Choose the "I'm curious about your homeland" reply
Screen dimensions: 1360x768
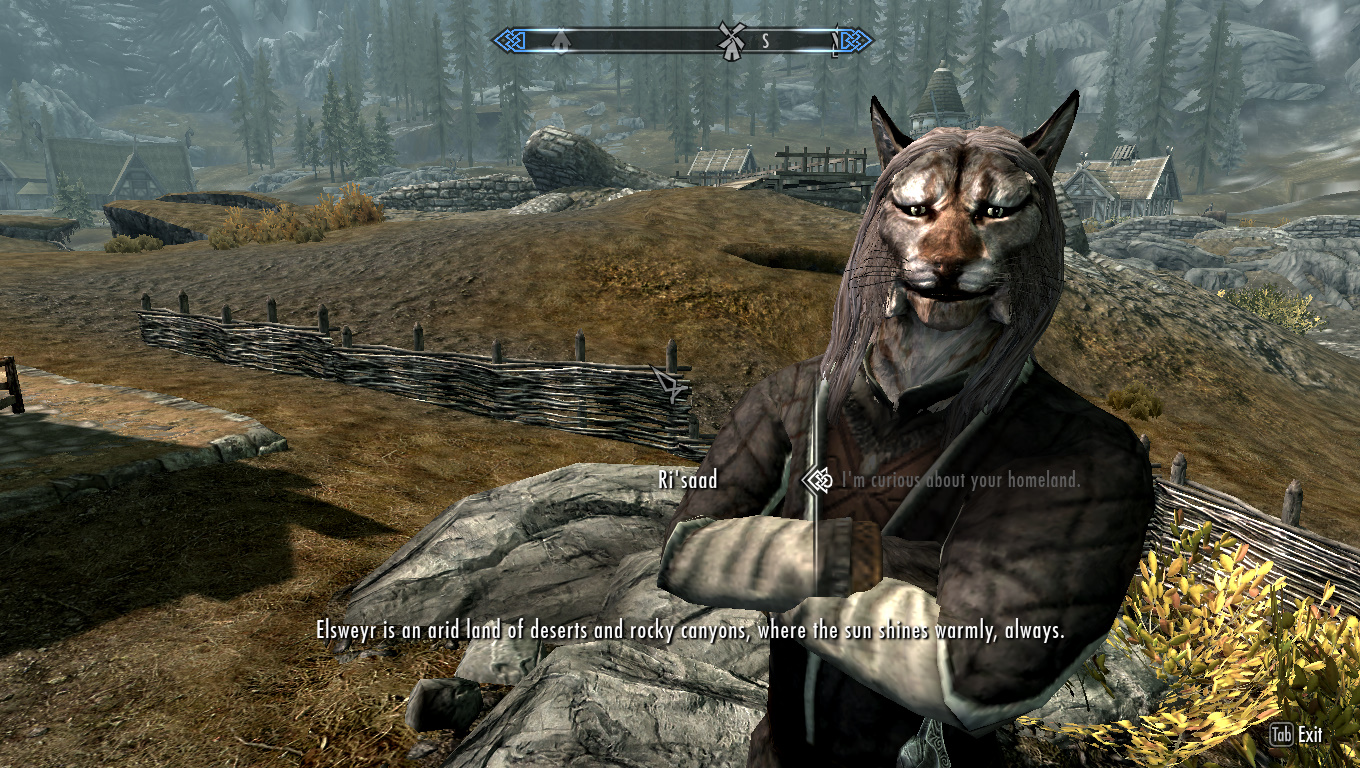pos(960,481)
